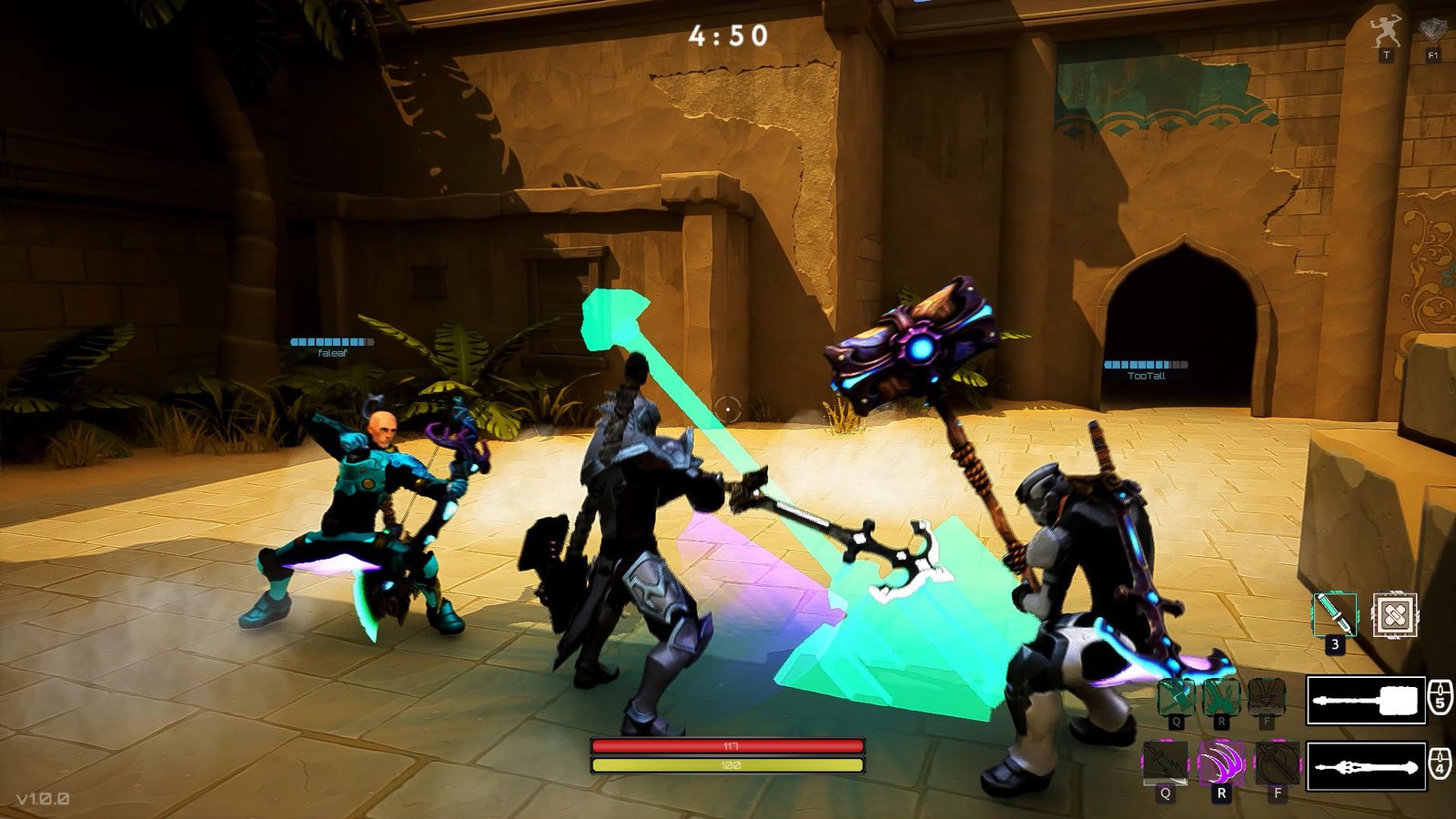
Task: Select the war hammer weapon slot
Action: click(1366, 701)
